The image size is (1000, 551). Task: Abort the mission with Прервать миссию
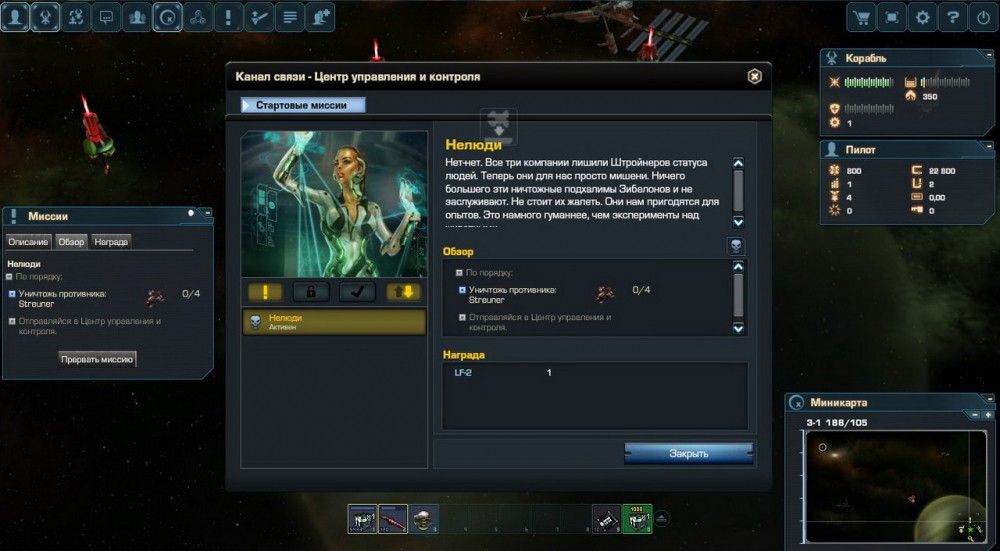97,358
